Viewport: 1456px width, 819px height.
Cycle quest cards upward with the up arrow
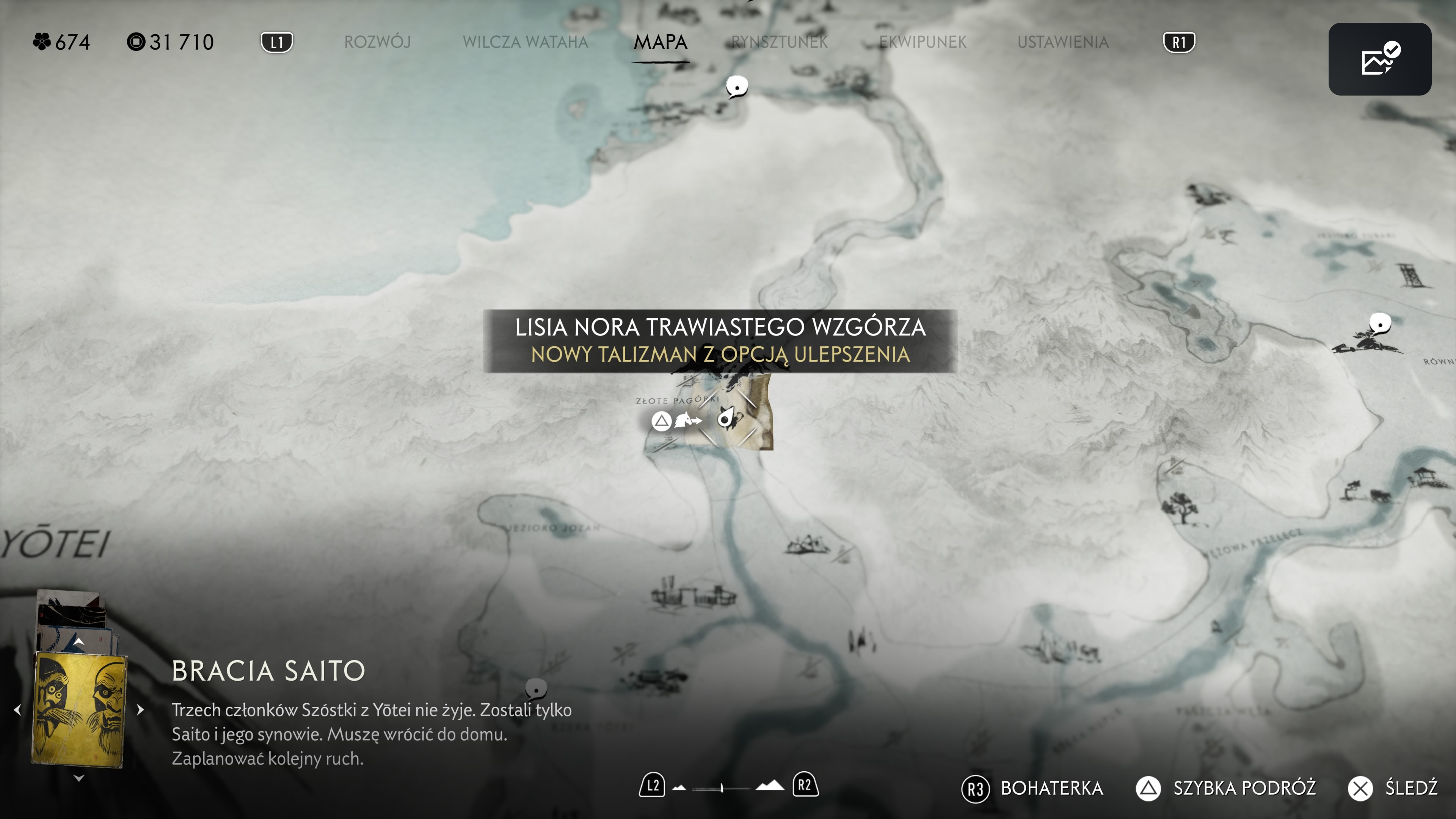point(79,642)
